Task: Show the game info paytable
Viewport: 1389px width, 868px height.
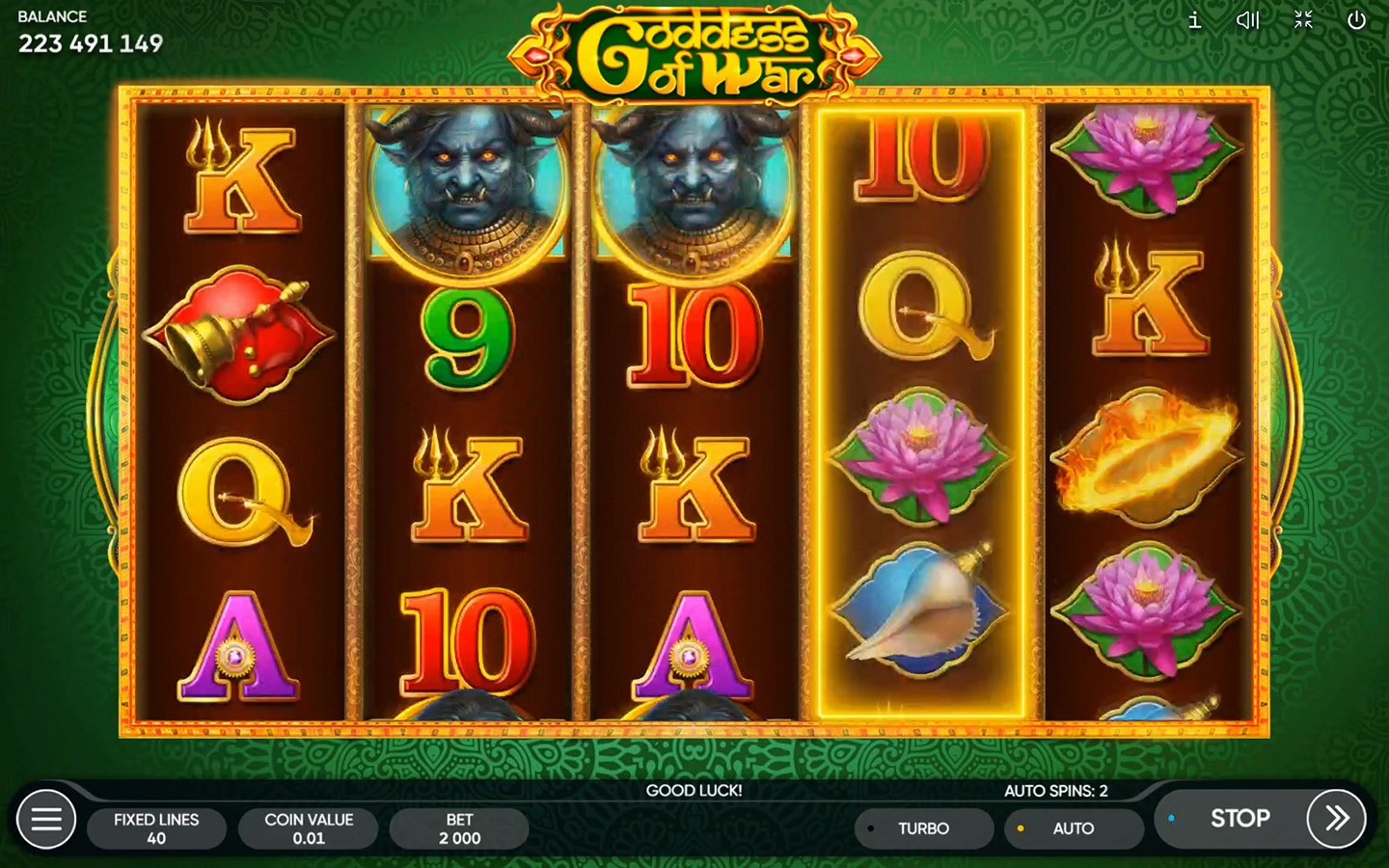Action: pos(1194,20)
